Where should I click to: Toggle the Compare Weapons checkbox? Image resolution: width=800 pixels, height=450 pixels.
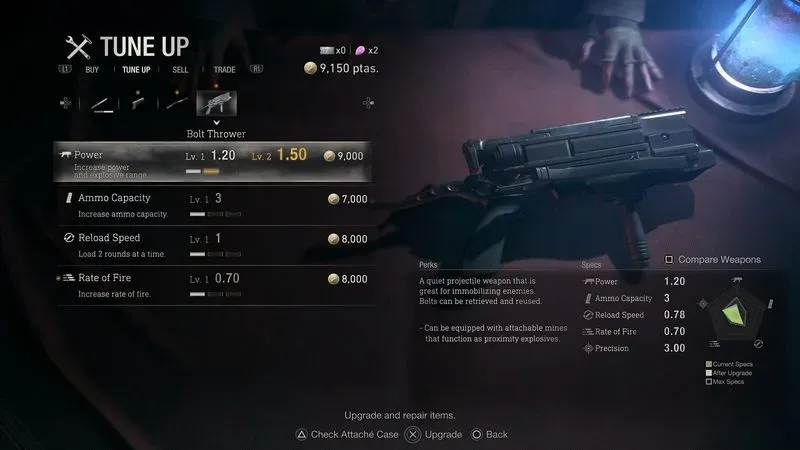670,259
